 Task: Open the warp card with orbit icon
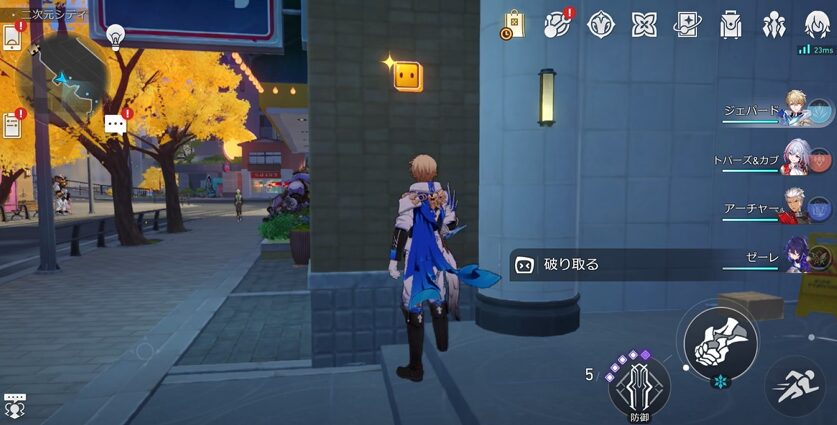[x=687, y=24]
